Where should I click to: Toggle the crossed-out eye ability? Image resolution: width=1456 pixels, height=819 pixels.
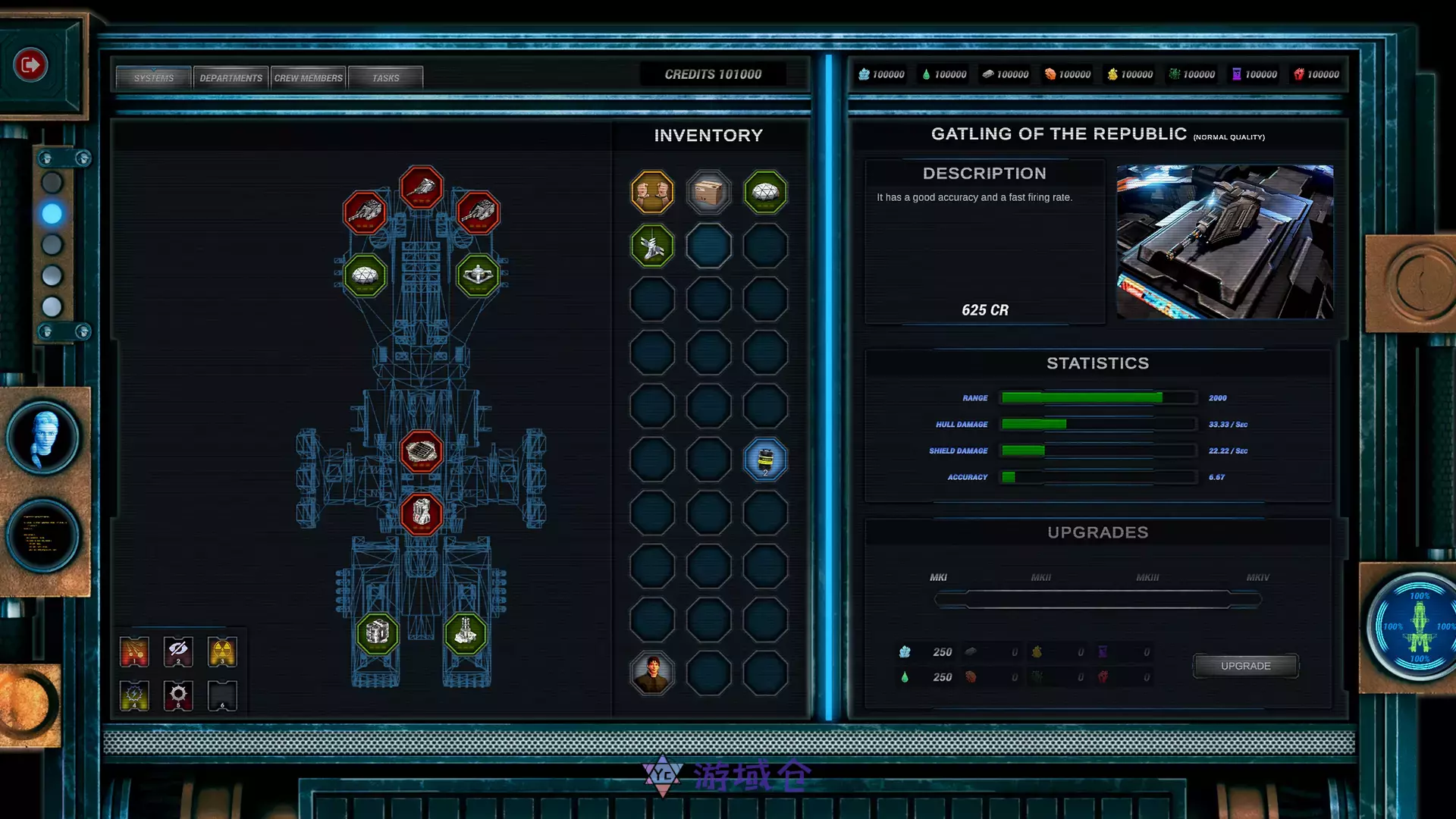[178, 651]
